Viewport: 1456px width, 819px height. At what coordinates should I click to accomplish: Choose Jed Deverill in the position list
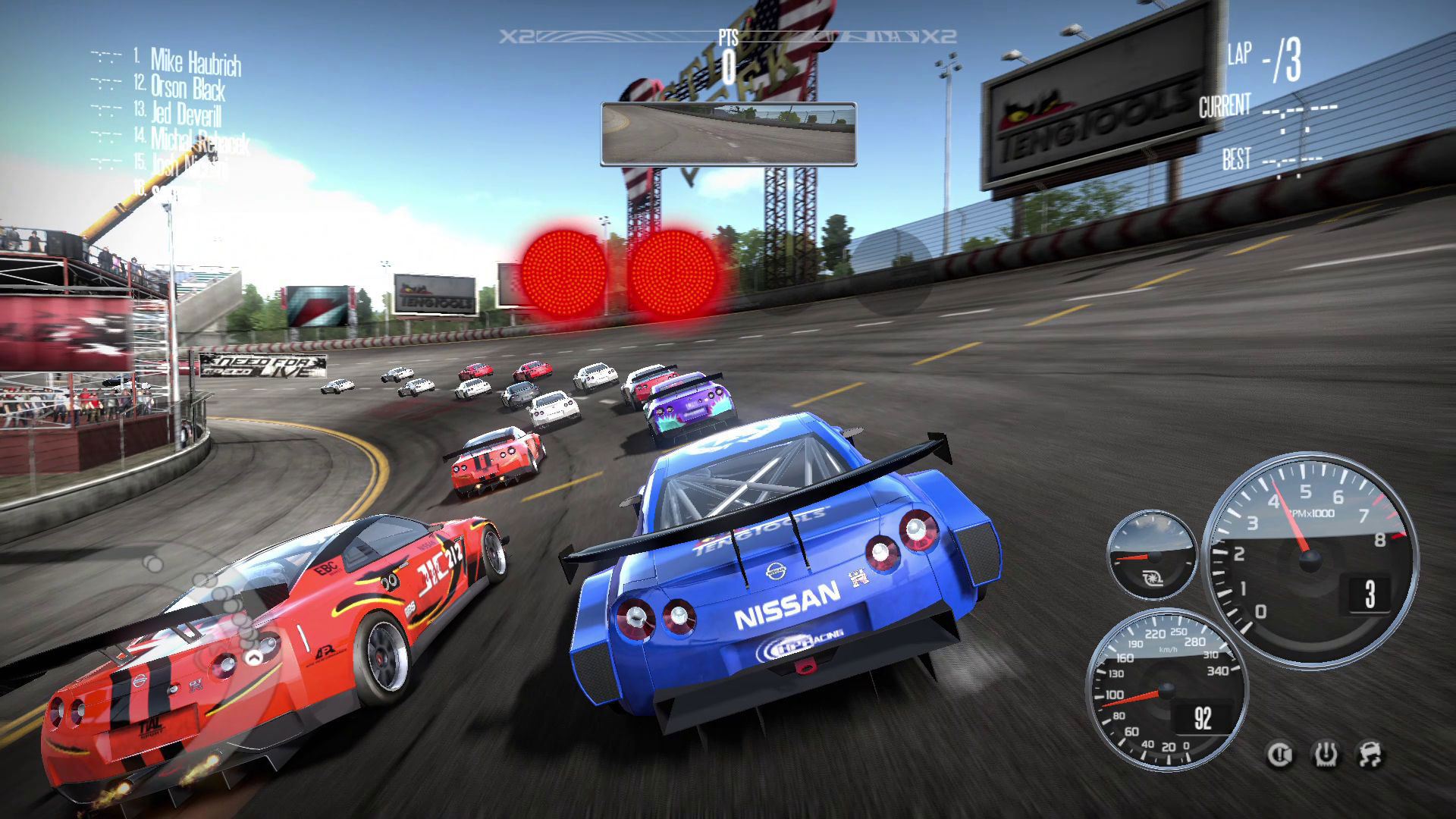[186, 114]
